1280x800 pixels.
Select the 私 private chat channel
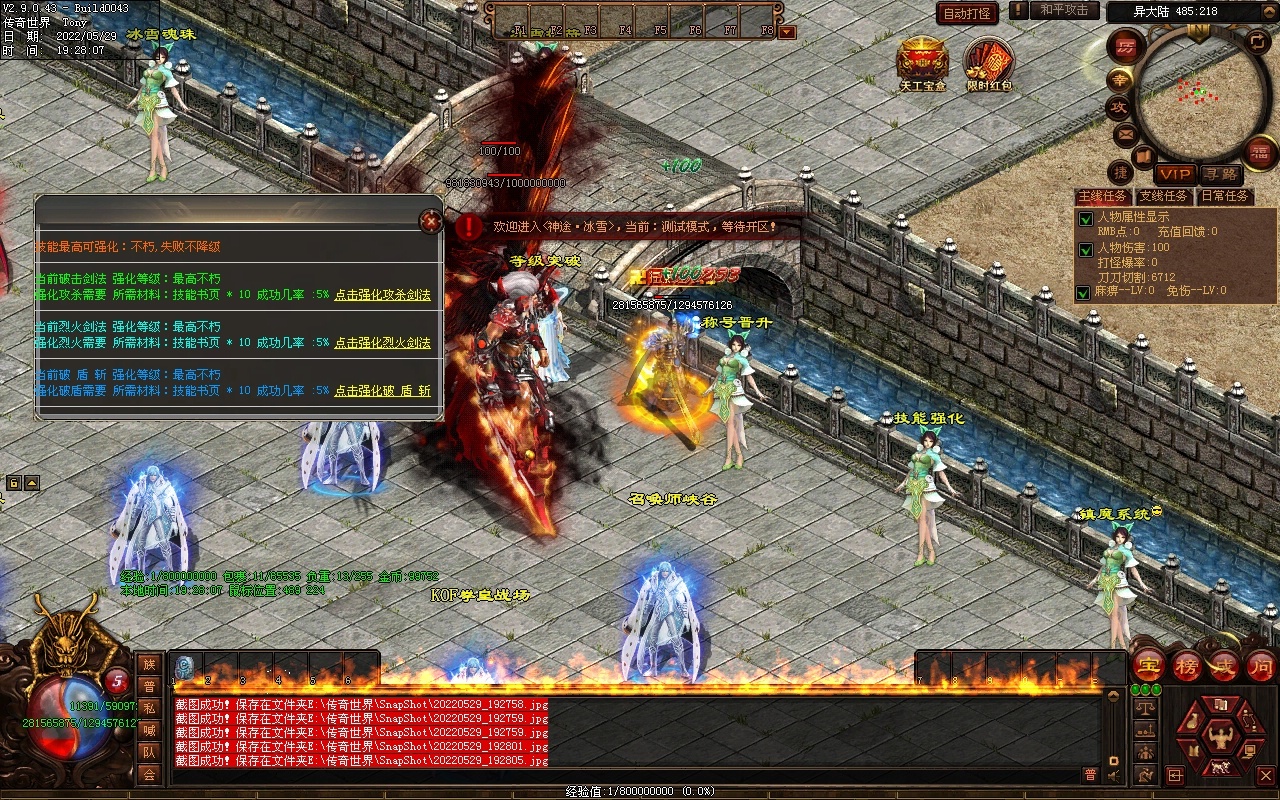click(x=149, y=708)
